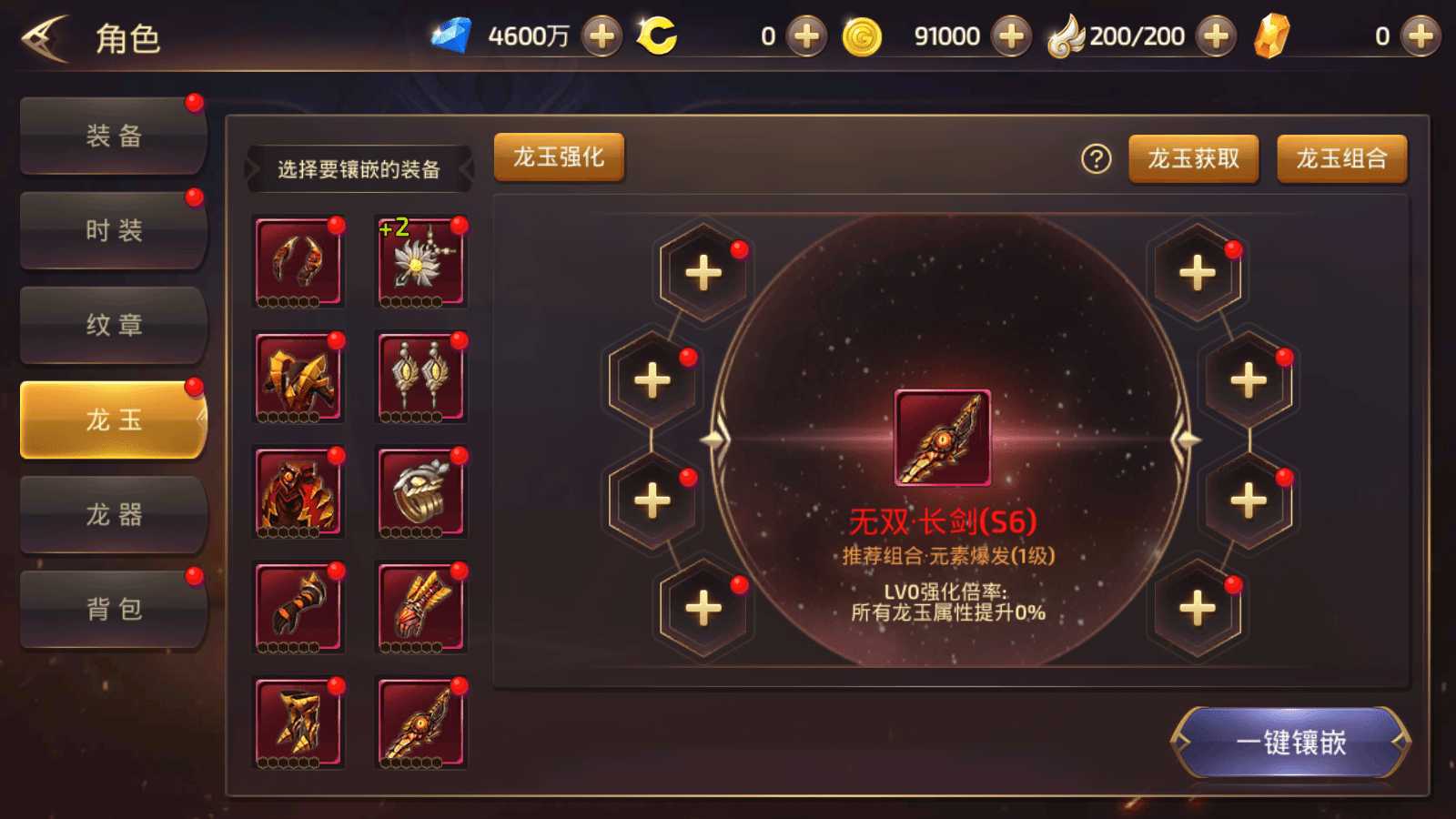
Task: Select the silver flower weapon with +2 badge
Action: click(420, 261)
